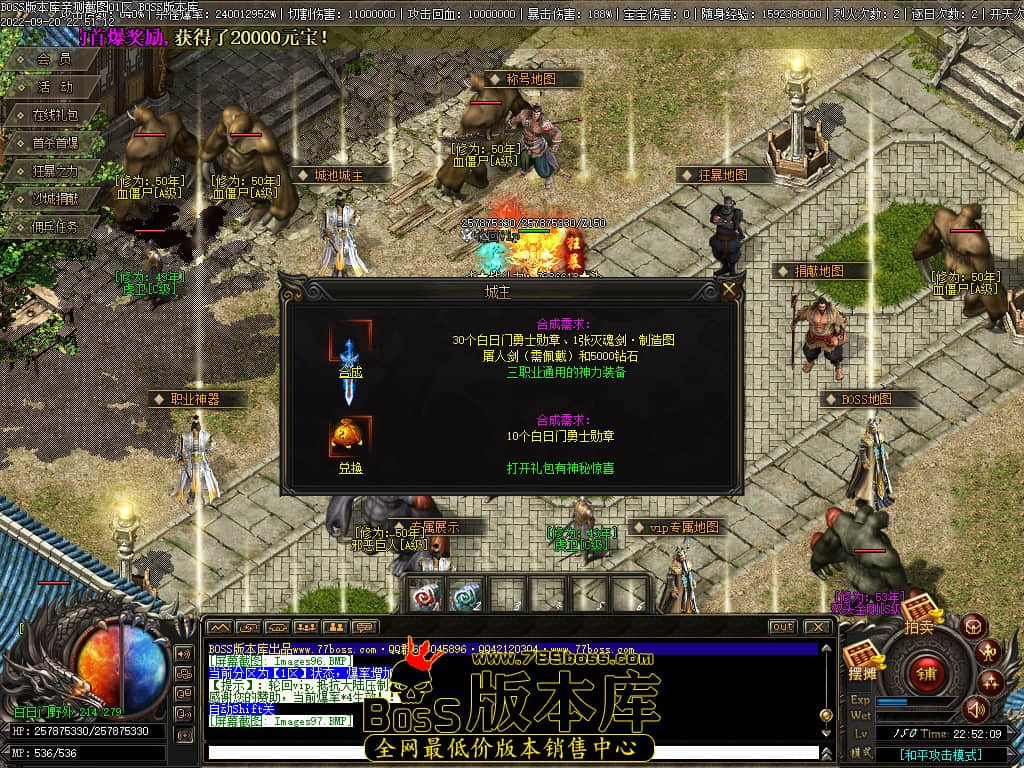Open the 佣兵任务 mercenary quests menu
The height and width of the screenshot is (768, 1024).
pos(54,226)
